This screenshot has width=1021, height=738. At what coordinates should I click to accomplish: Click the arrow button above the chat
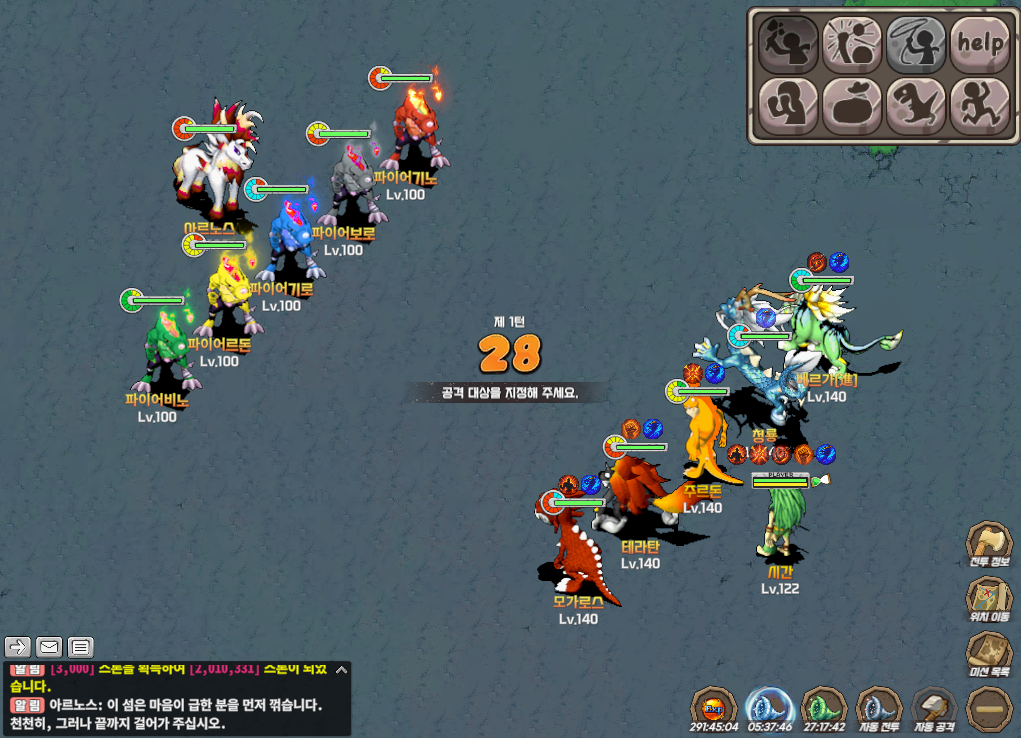17,646
